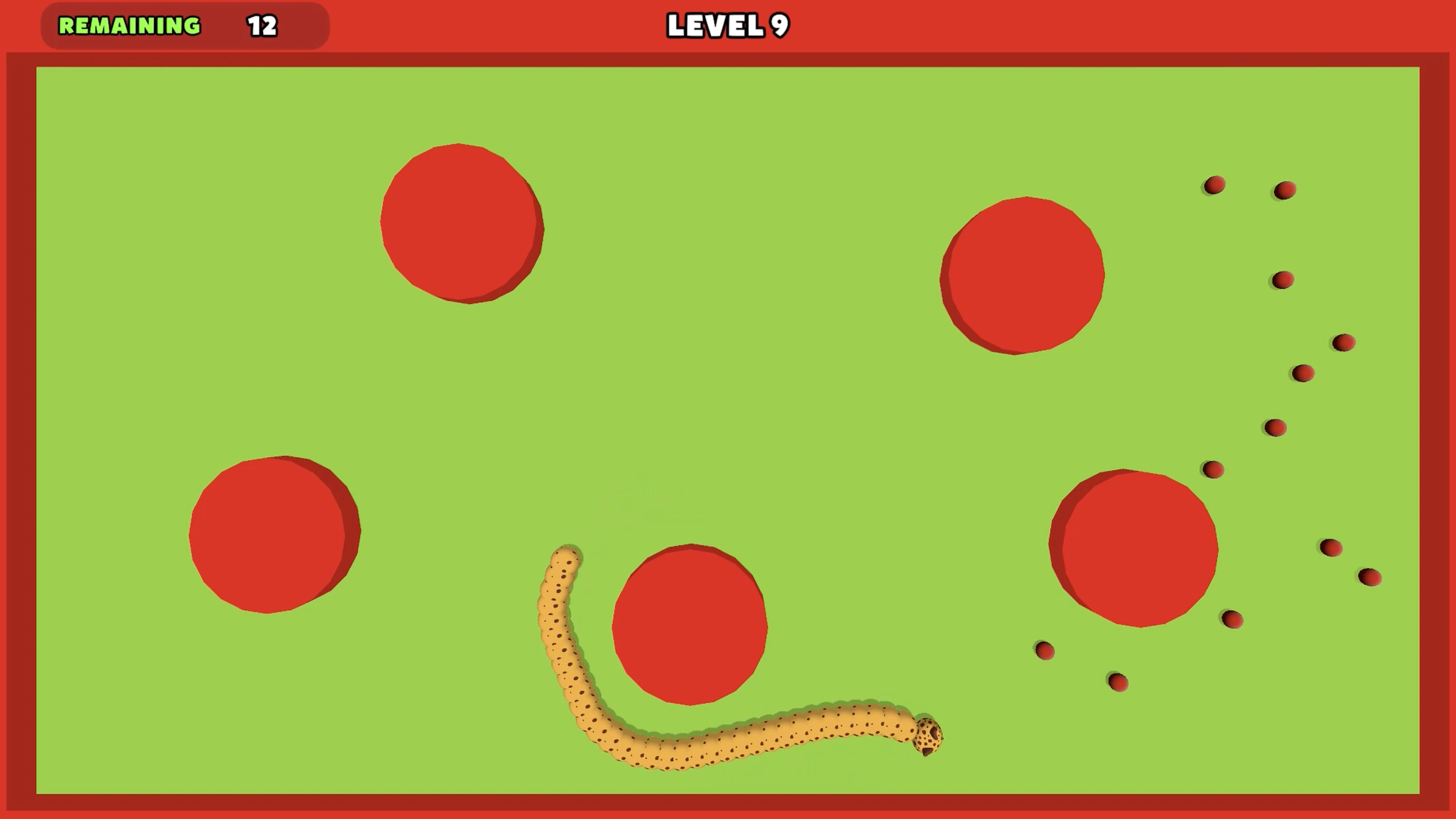Select the LEVEL 9 title text

tap(727, 26)
